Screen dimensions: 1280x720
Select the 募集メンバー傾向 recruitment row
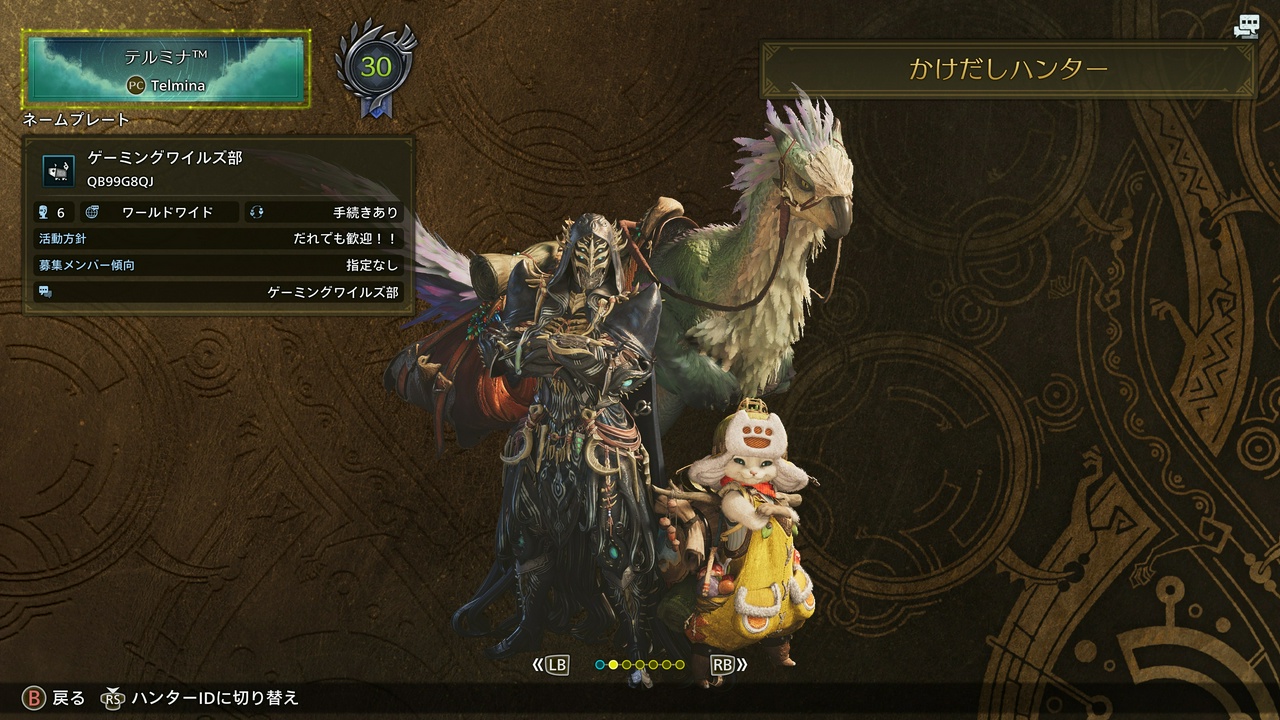pos(218,265)
